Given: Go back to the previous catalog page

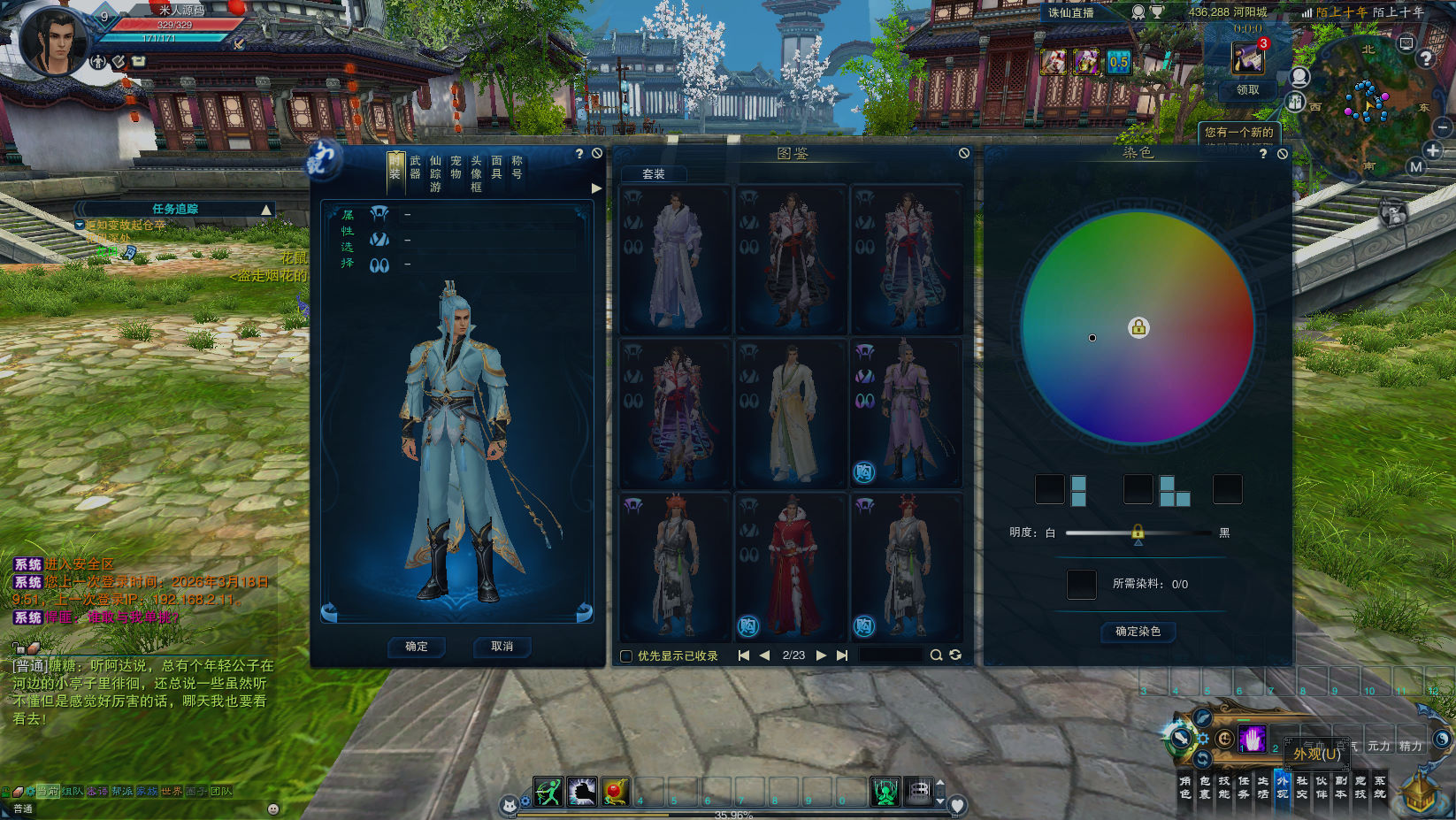Looking at the screenshot, I should [x=764, y=655].
